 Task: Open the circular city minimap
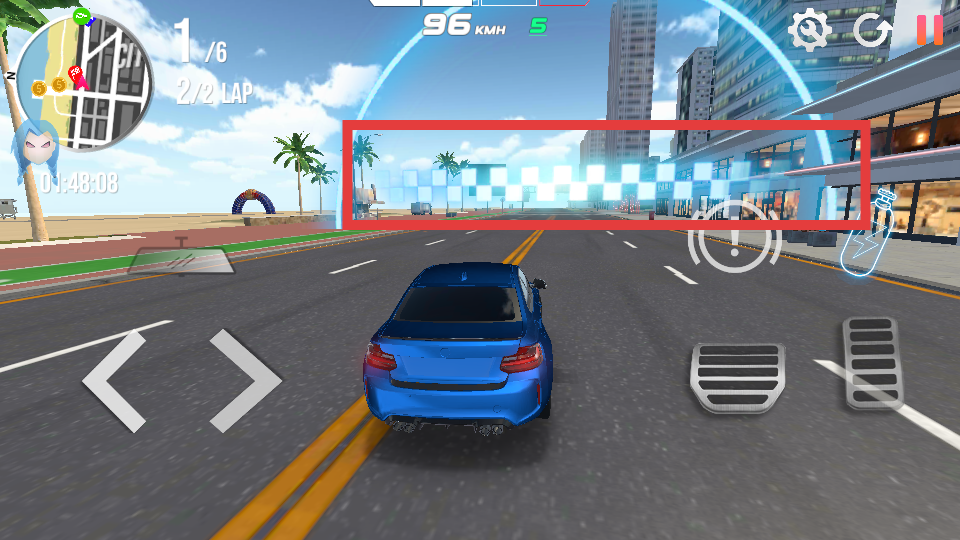[x=86, y=82]
